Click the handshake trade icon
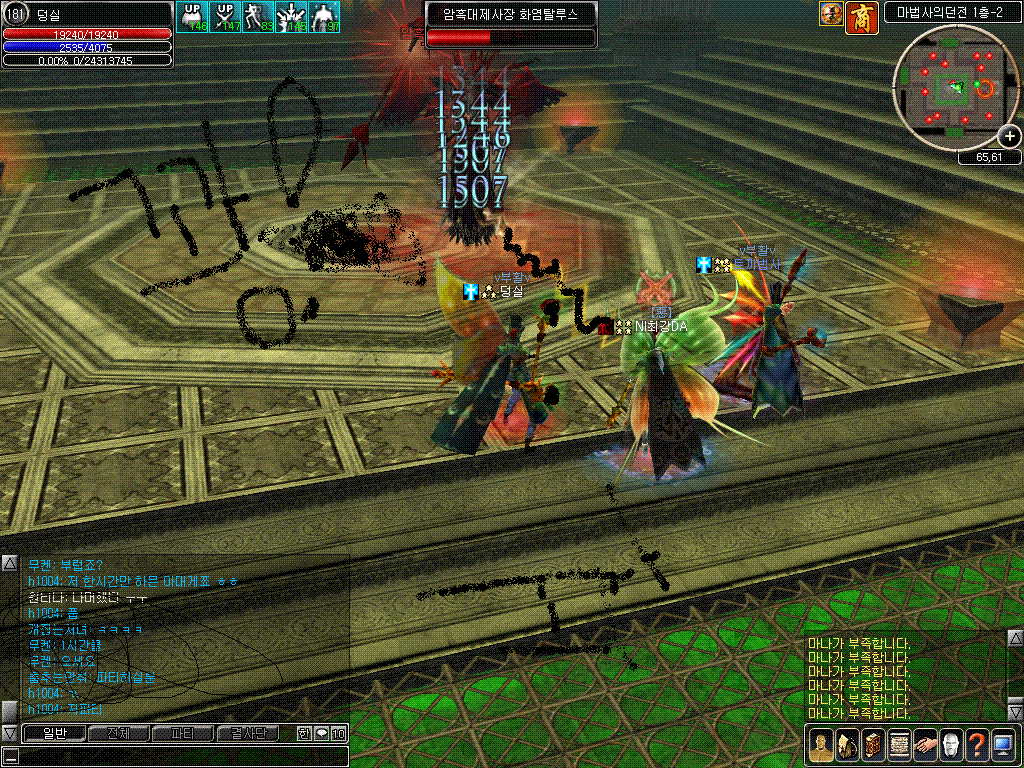Screen dimensions: 1024x768 pos(924,745)
